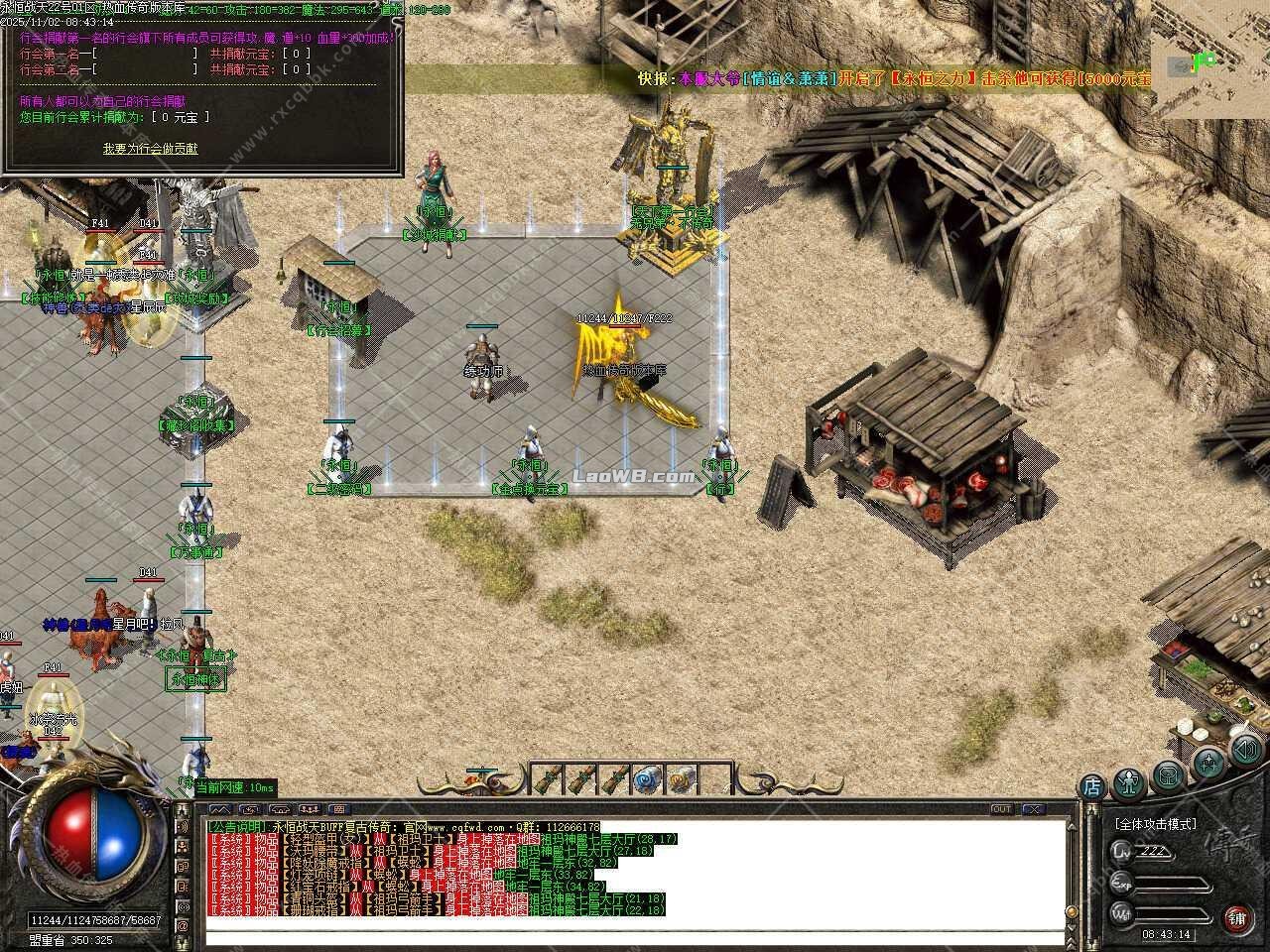
Task: Open the skills icon with sparkling figure
Action: point(1209,762)
